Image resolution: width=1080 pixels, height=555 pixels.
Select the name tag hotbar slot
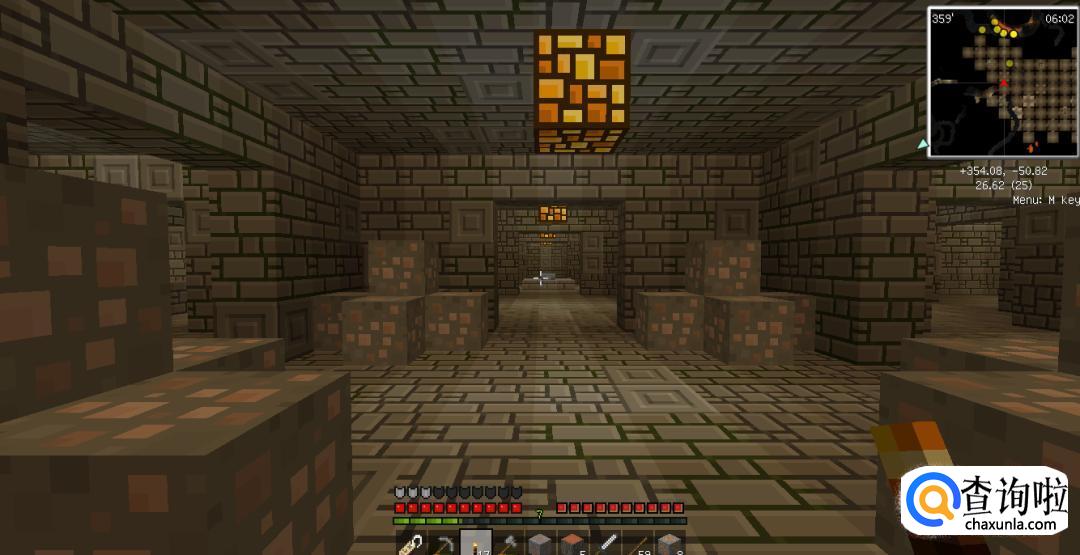[x=410, y=543]
